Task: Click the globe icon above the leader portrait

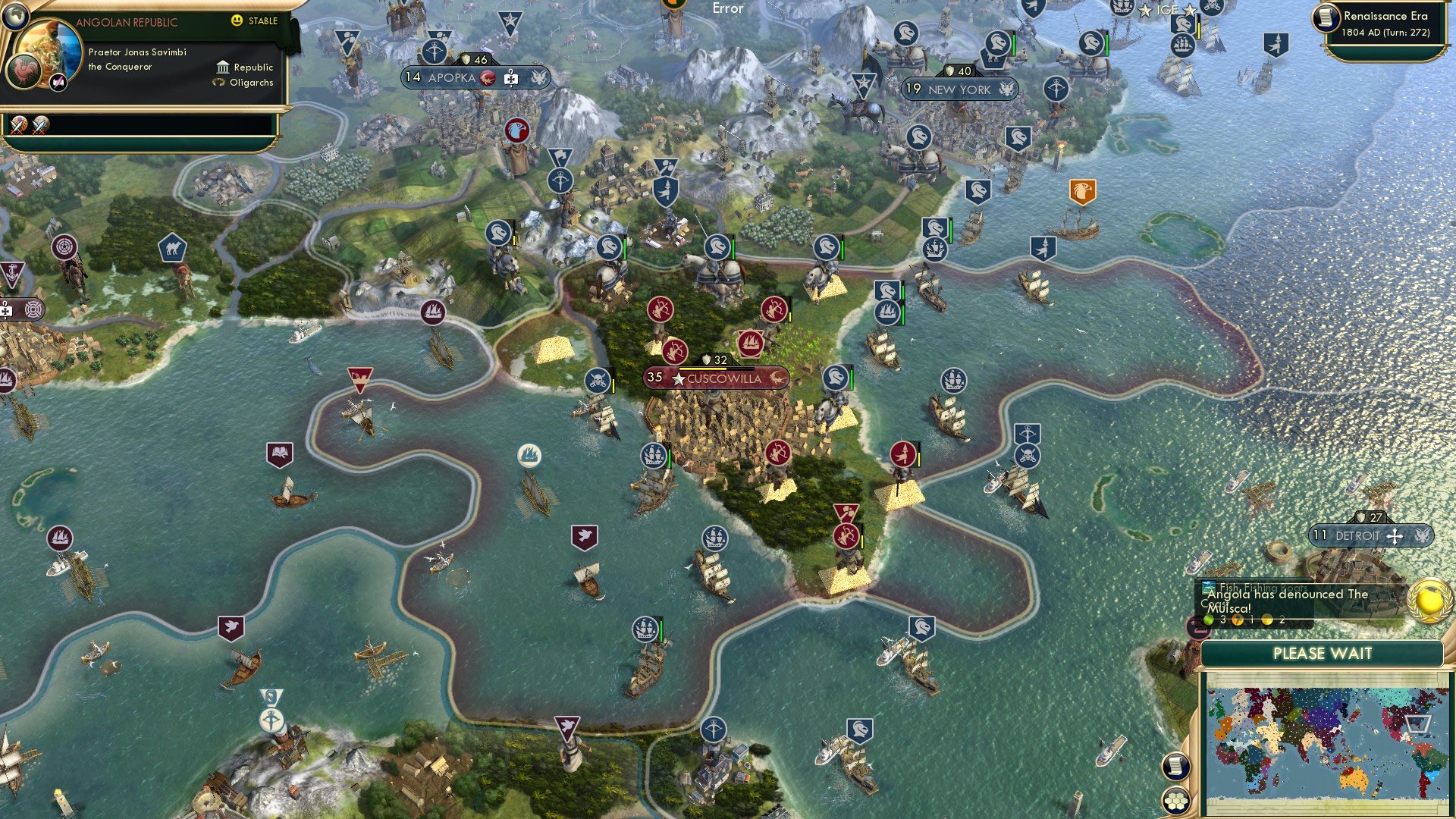Action: coord(15,16)
